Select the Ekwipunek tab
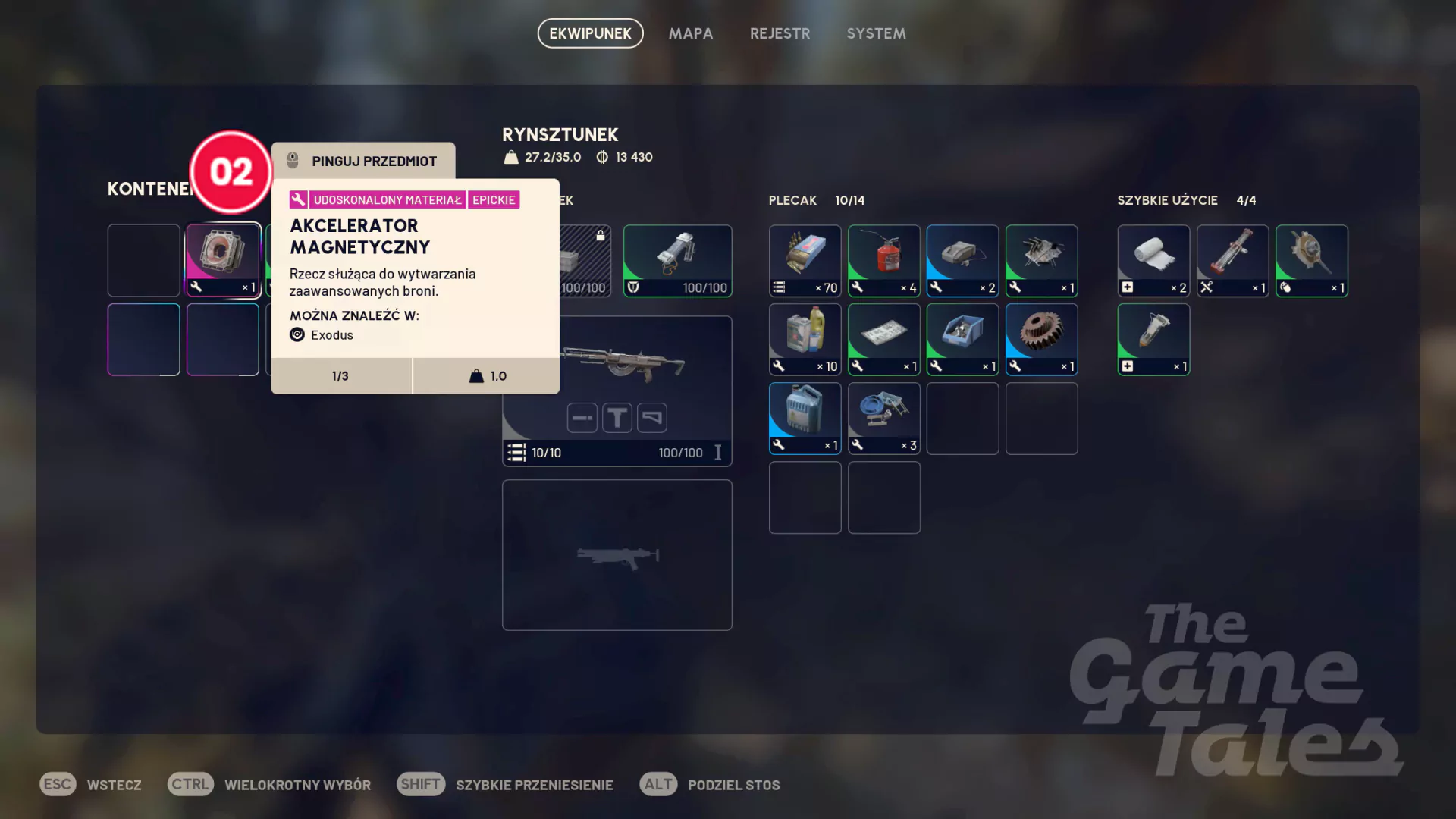 590,33
